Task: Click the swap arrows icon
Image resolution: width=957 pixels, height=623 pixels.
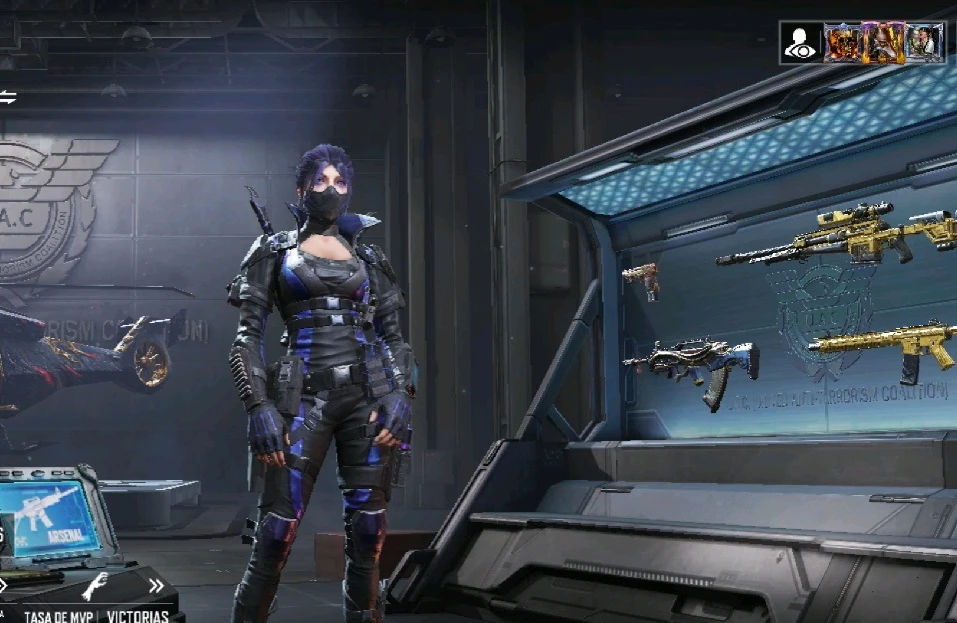Action: 8,97
